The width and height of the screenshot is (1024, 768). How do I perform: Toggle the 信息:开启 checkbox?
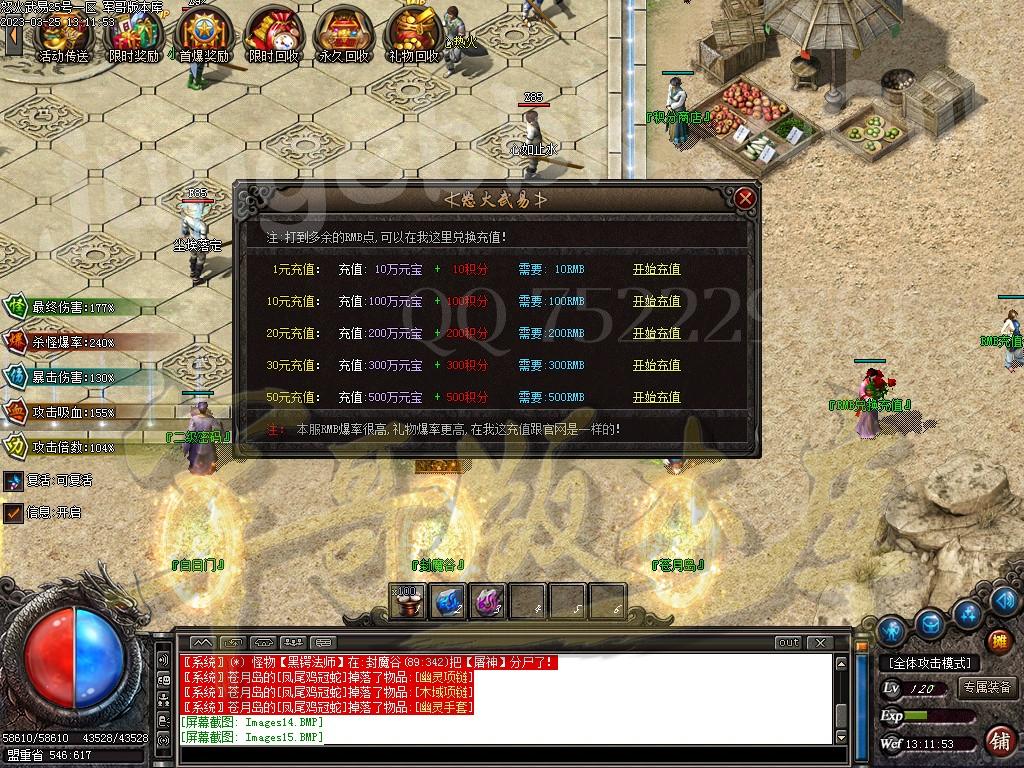click(13, 512)
